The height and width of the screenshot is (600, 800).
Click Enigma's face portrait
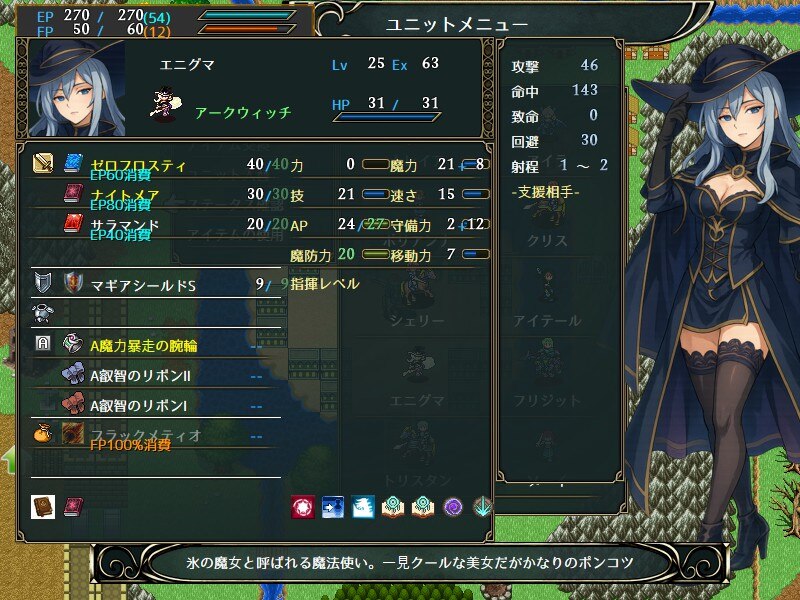click(x=77, y=90)
